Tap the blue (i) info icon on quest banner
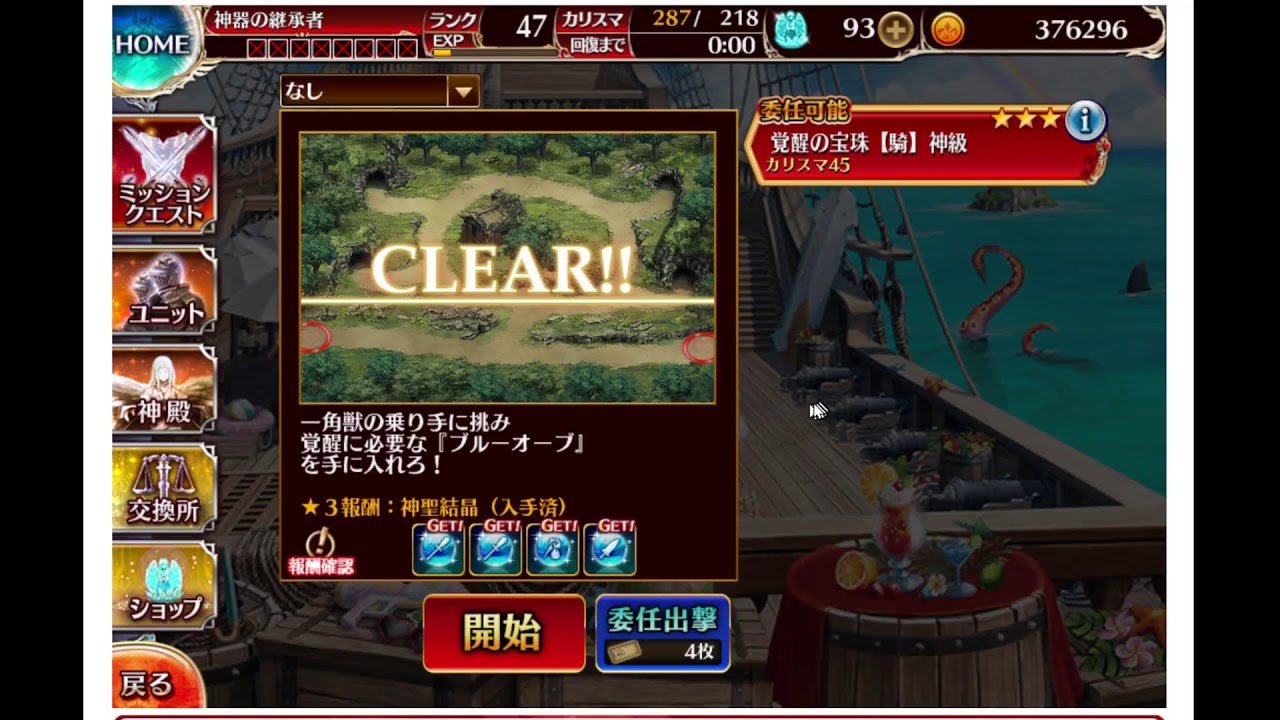Screen dimensions: 1280x720 (1085, 122)
